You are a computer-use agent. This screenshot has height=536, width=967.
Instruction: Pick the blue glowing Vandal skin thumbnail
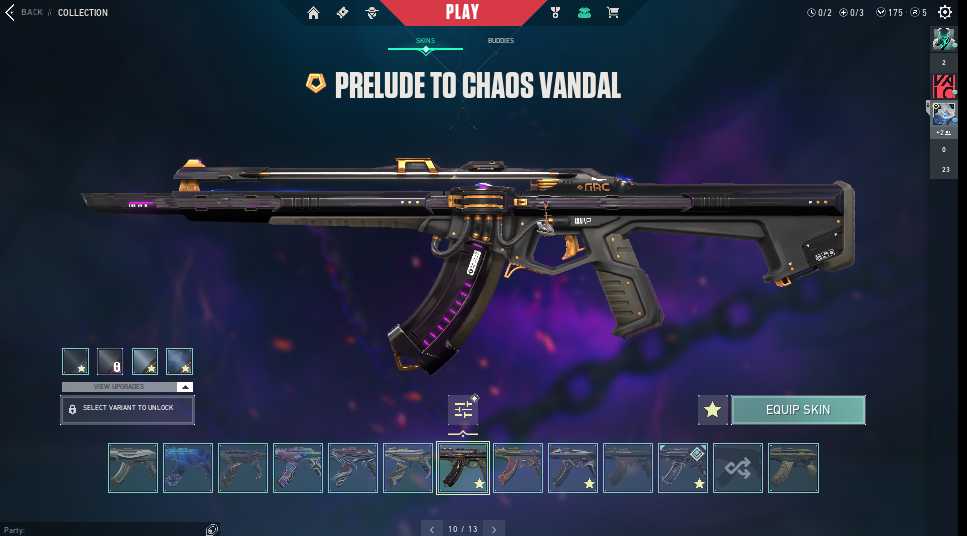188,468
